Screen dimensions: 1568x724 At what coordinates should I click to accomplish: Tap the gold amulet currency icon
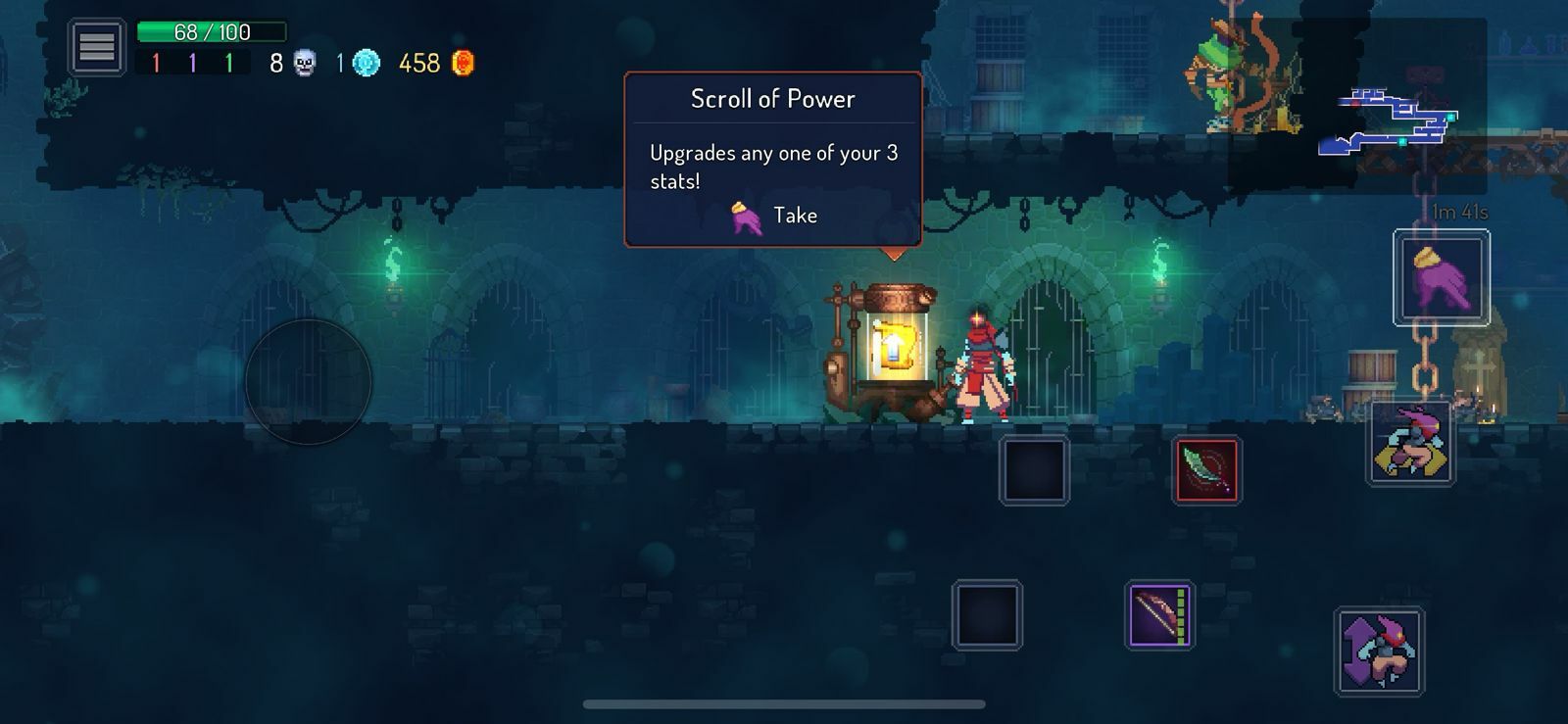(x=461, y=63)
